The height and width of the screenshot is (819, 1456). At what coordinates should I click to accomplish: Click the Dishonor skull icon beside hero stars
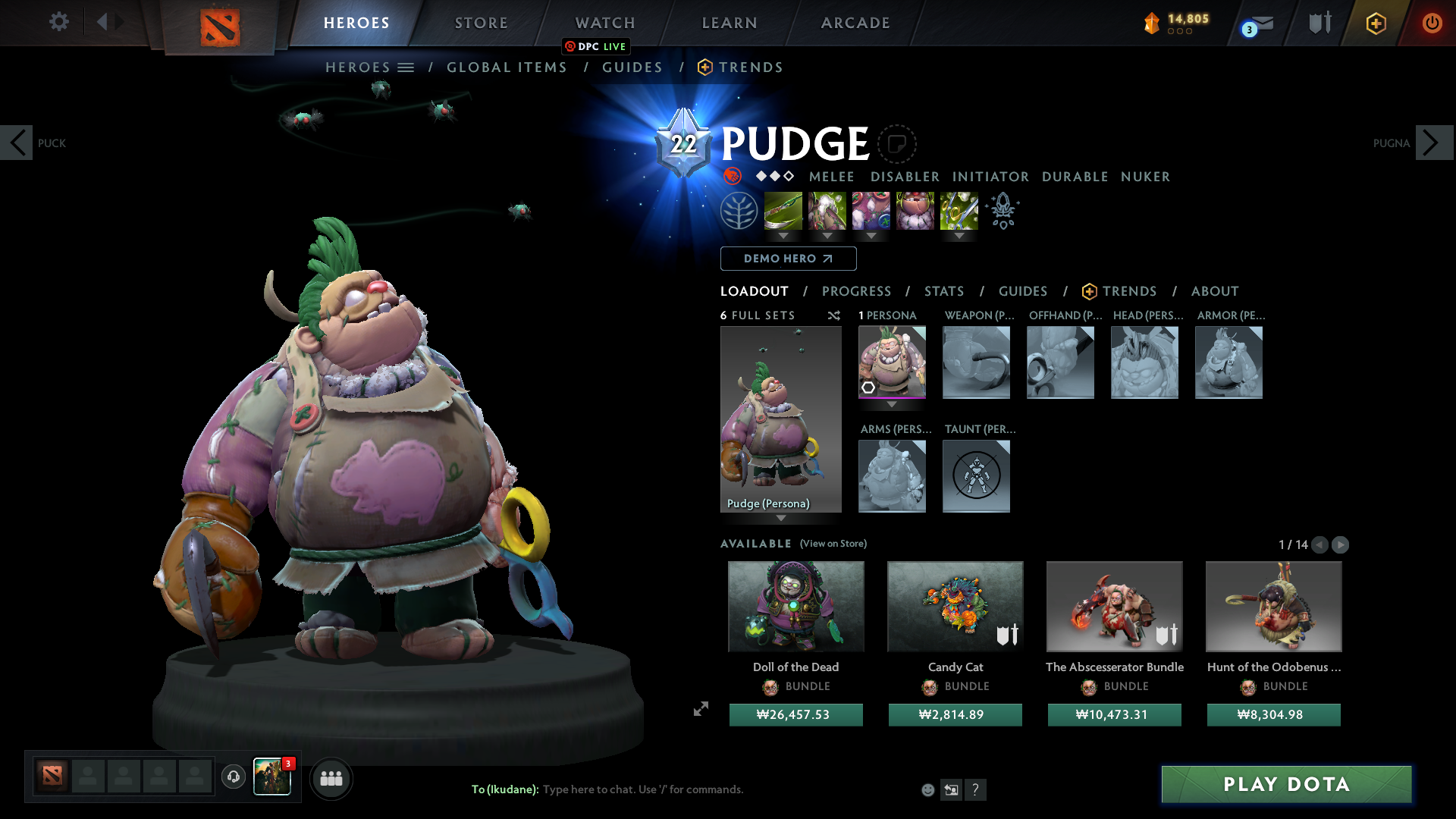(732, 177)
